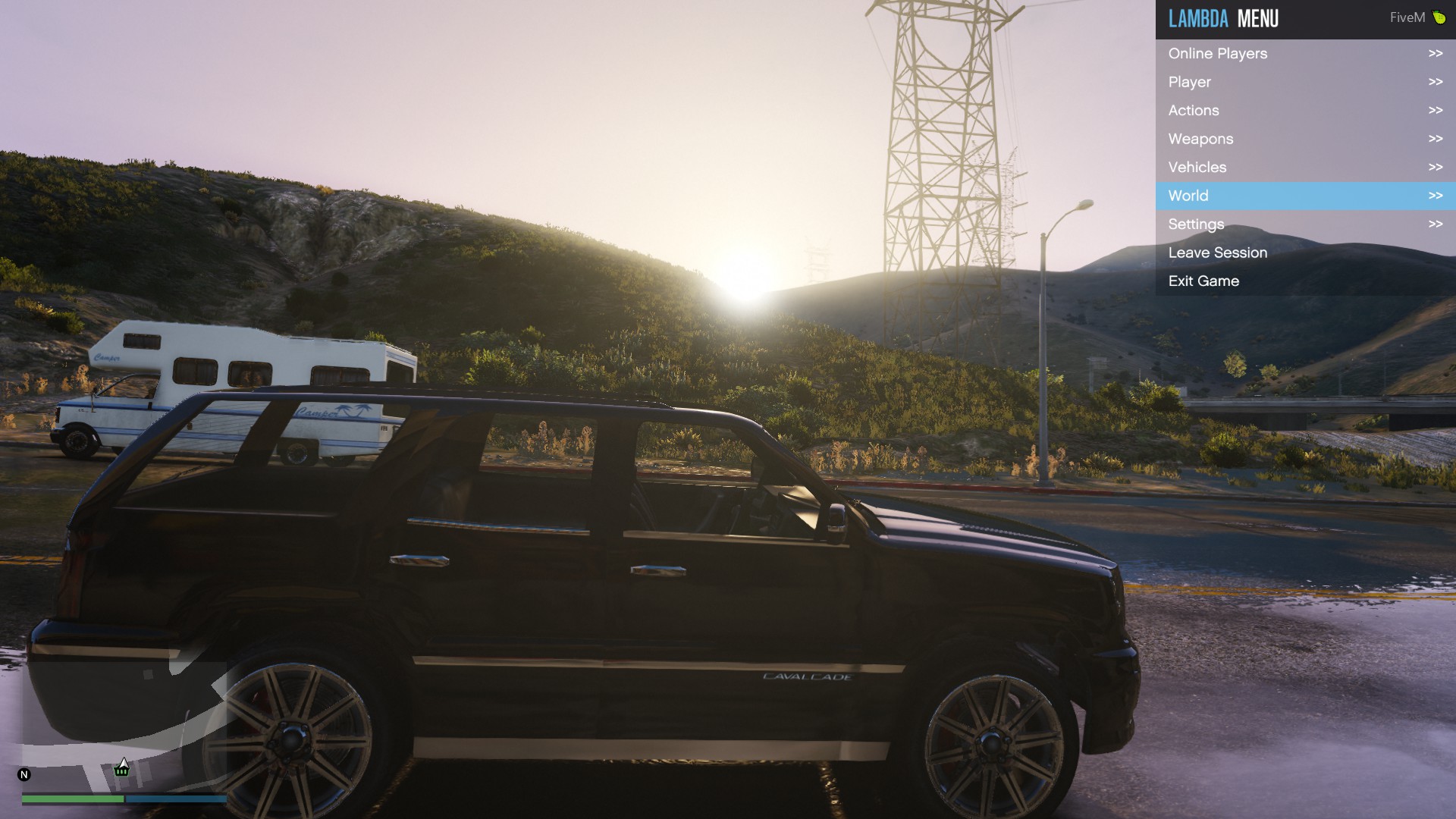Open the Settings submenu
The height and width of the screenshot is (819, 1456).
[1304, 224]
